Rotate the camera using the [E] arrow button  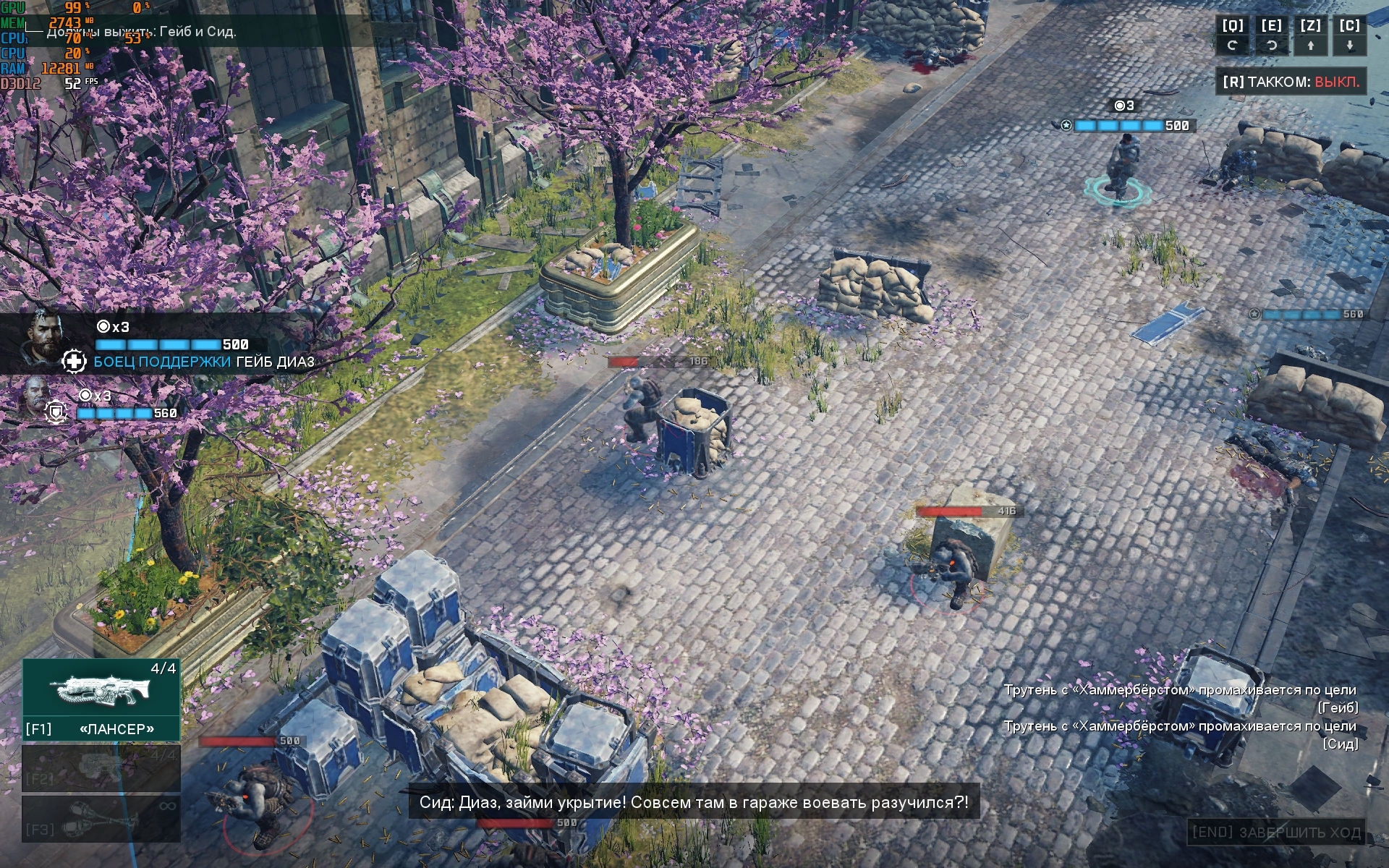(1271, 46)
